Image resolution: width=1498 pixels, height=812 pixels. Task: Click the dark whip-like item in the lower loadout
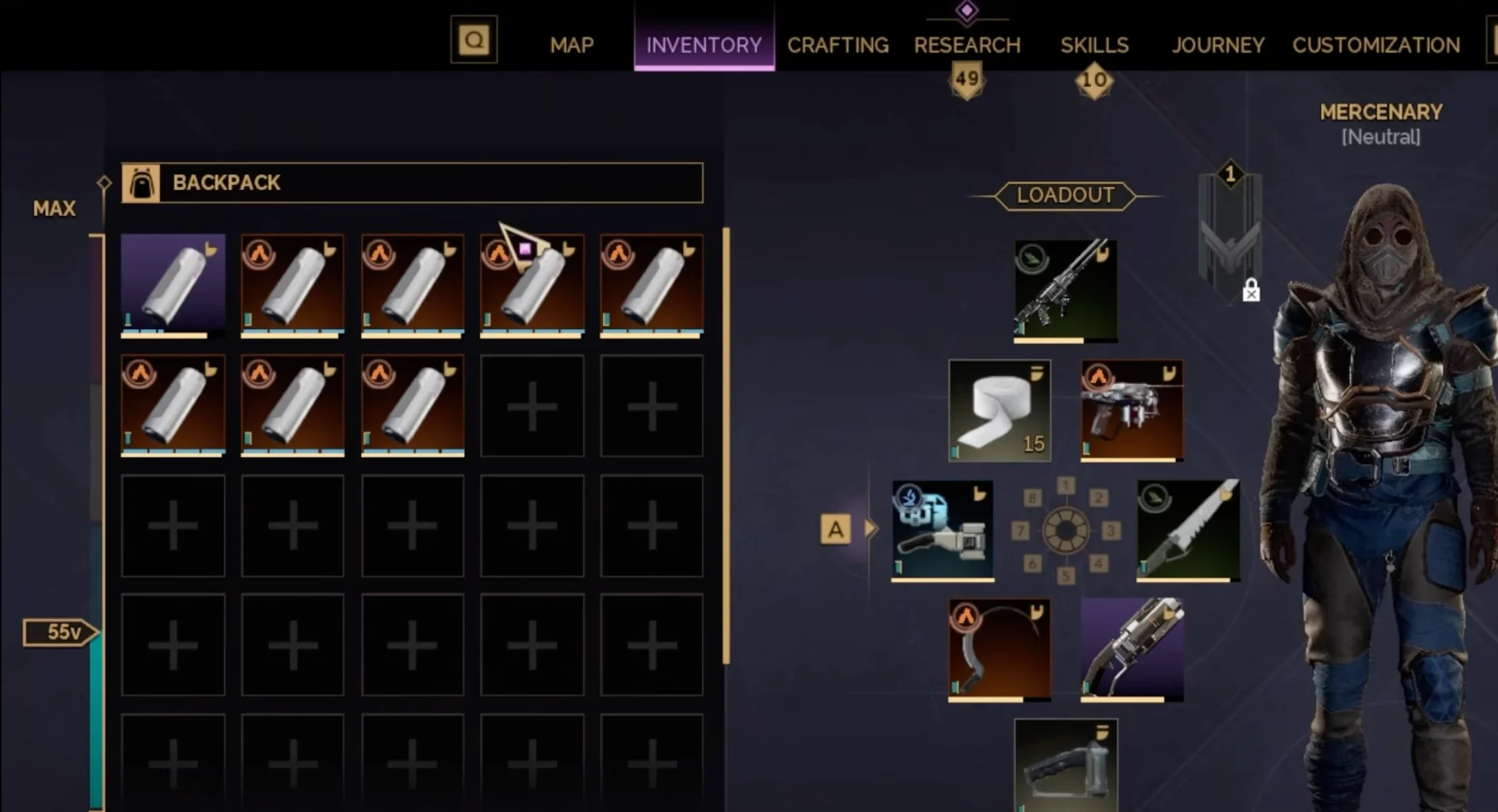(1000, 649)
